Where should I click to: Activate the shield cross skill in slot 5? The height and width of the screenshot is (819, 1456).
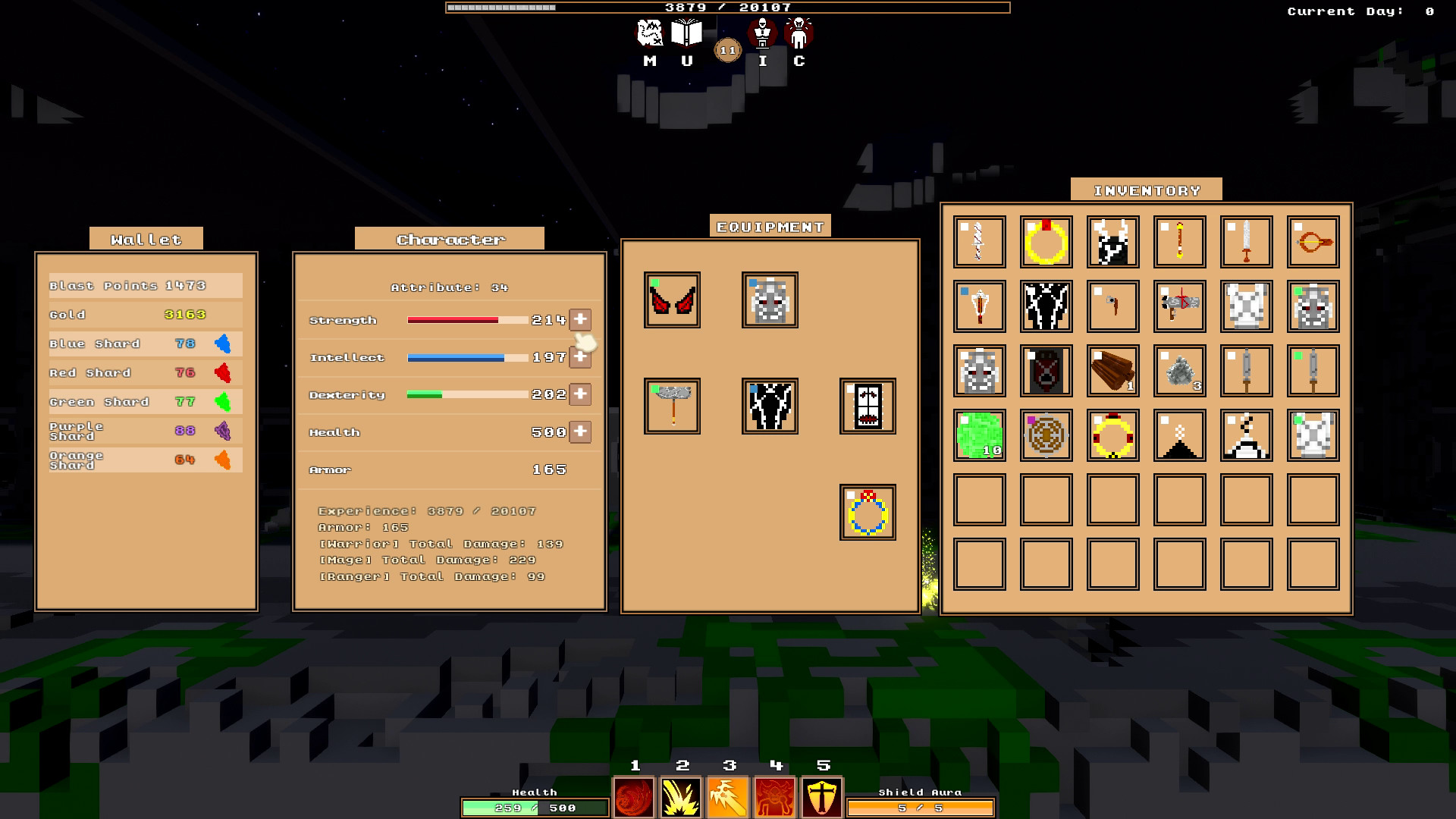823,797
